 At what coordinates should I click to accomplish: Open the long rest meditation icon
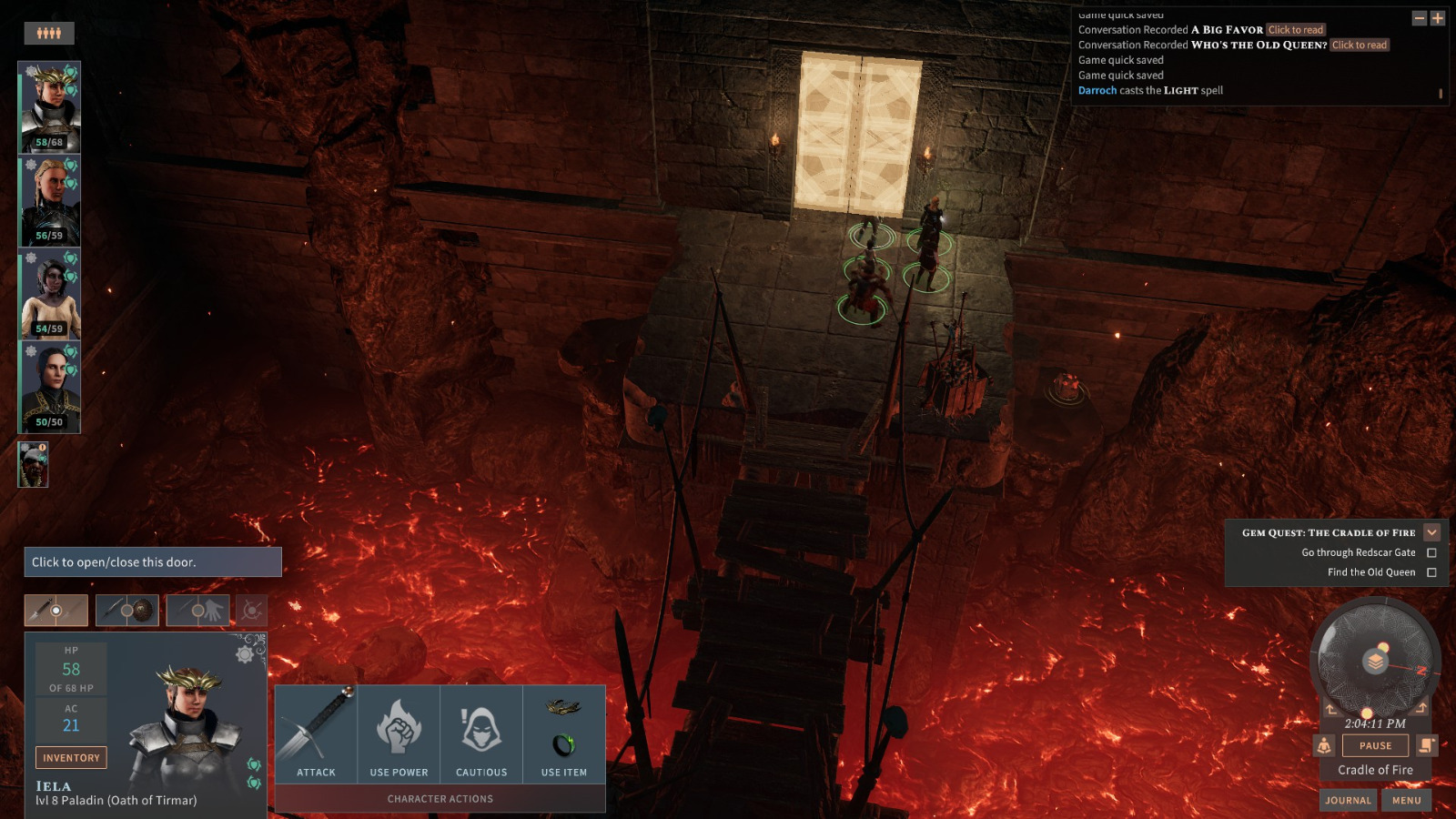click(1325, 745)
